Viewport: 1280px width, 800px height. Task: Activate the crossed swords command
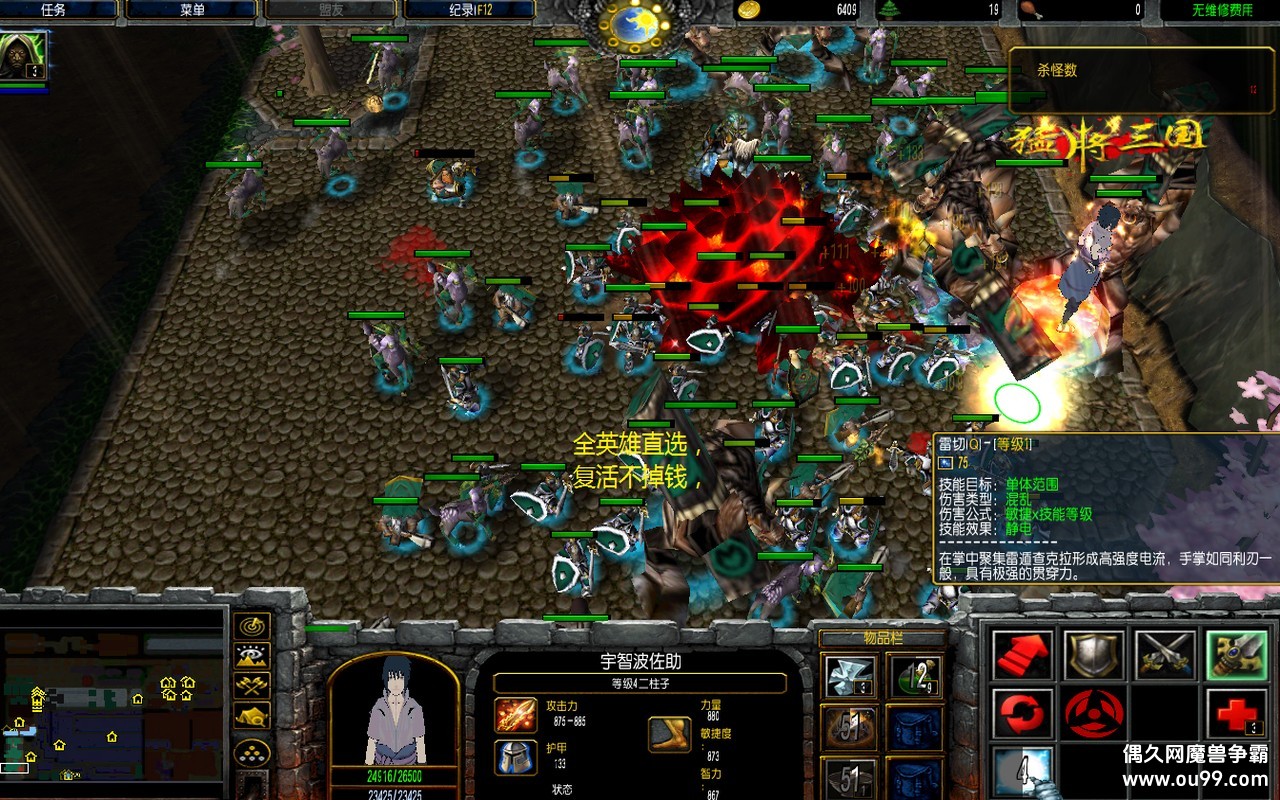click(1165, 654)
